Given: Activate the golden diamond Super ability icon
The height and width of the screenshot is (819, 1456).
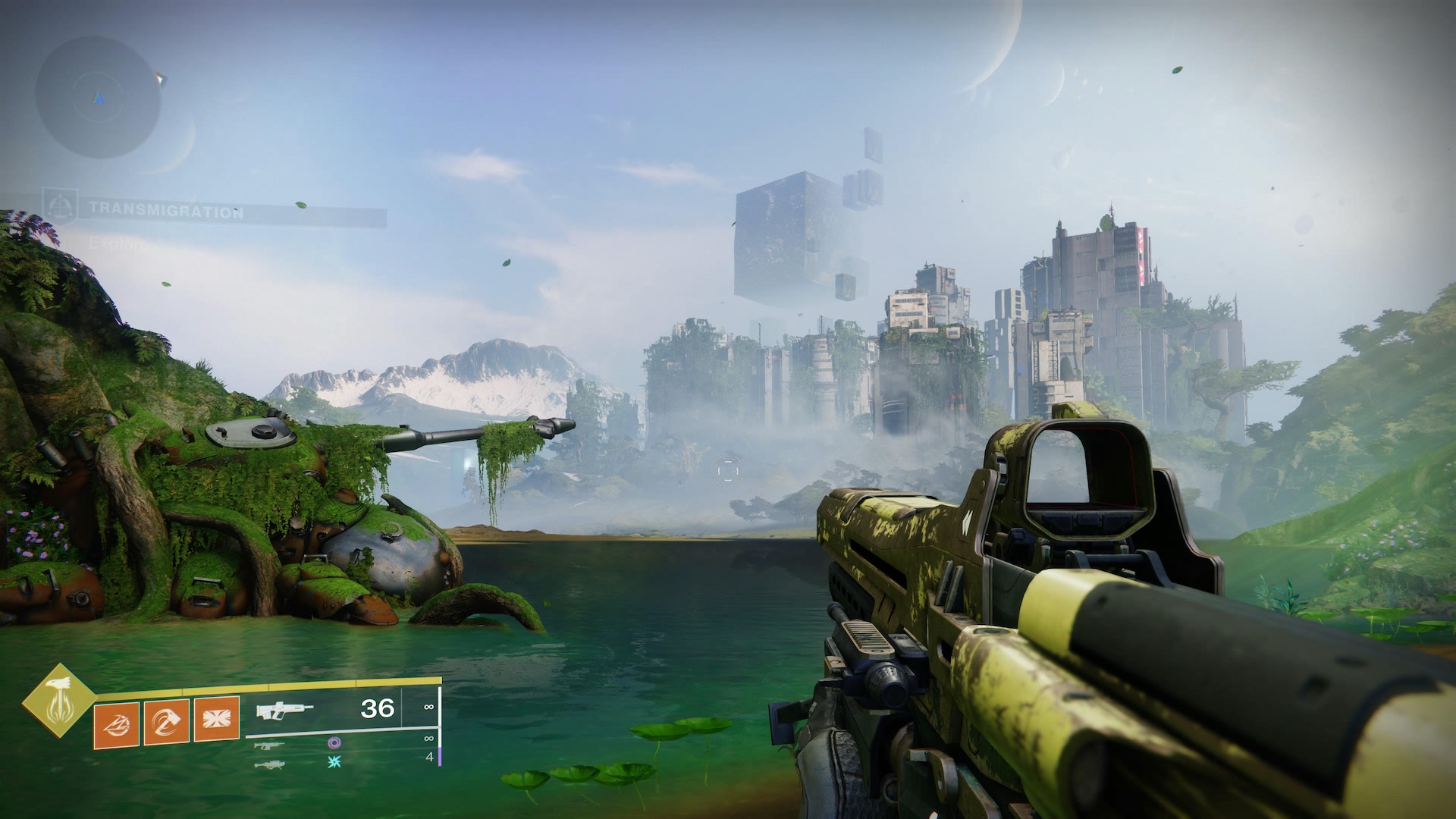Looking at the screenshot, I should tap(58, 701).
